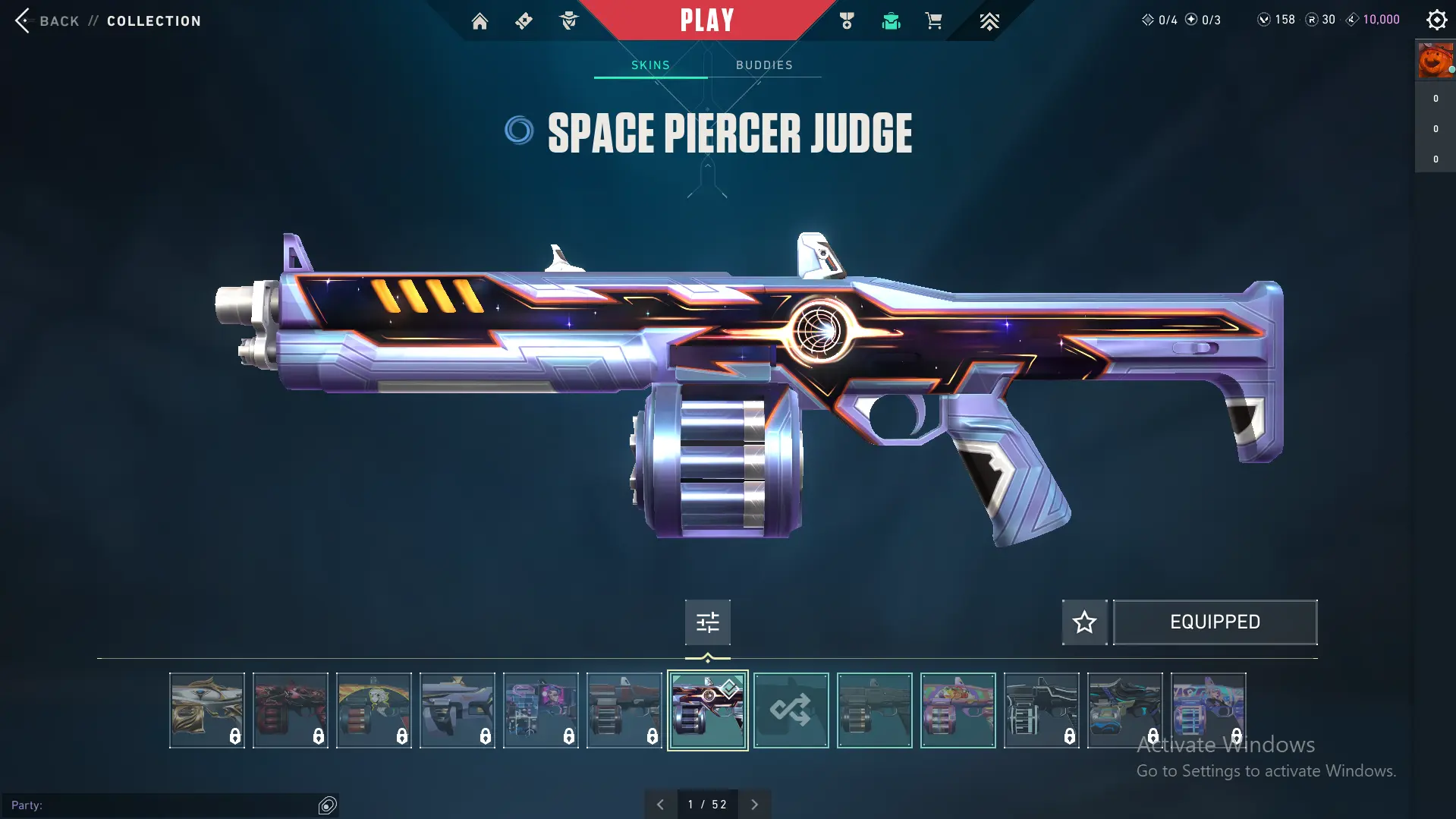Switch to the Buddies tab

(x=764, y=65)
